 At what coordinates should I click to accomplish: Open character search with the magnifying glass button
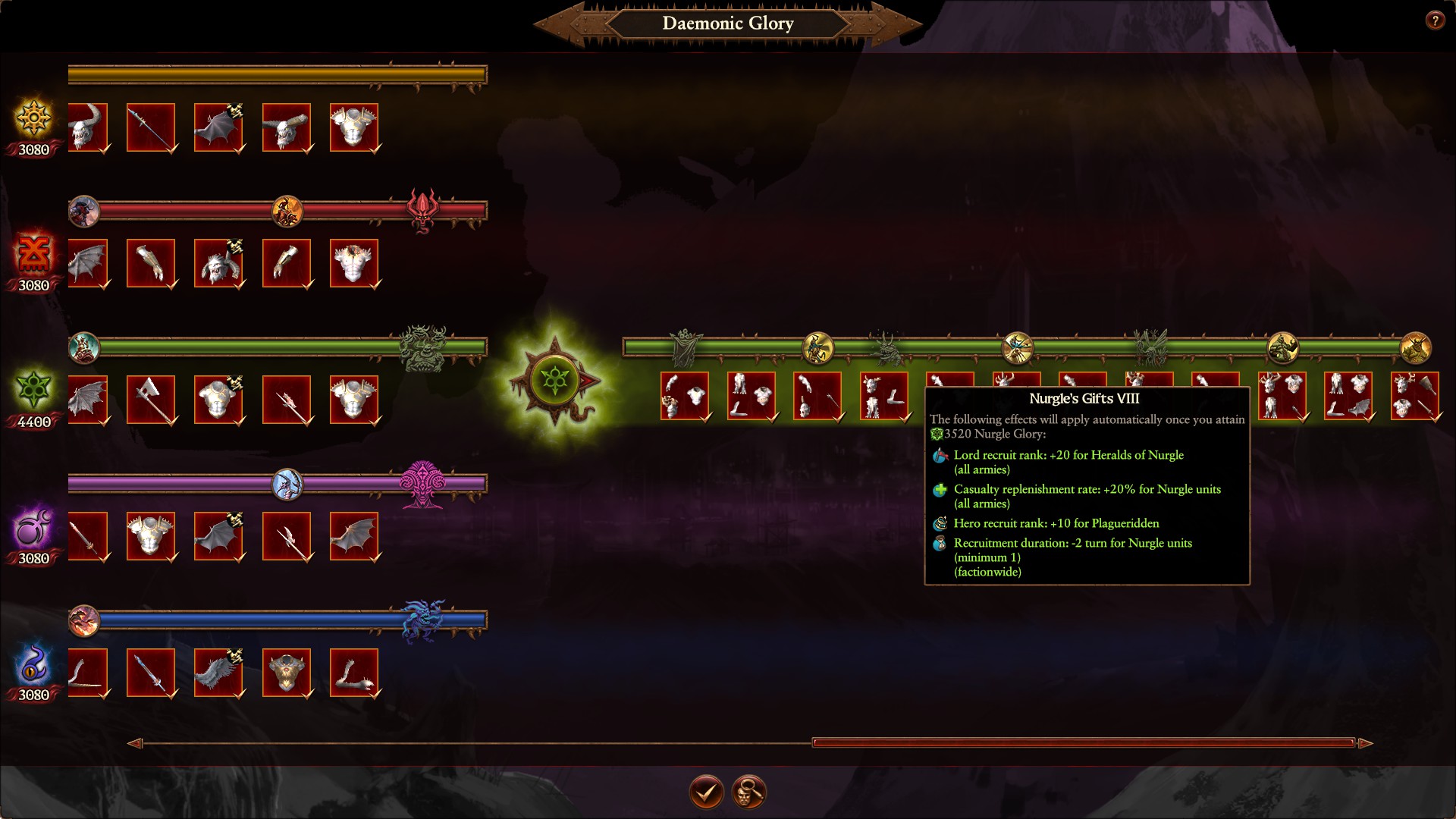tap(749, 791)
